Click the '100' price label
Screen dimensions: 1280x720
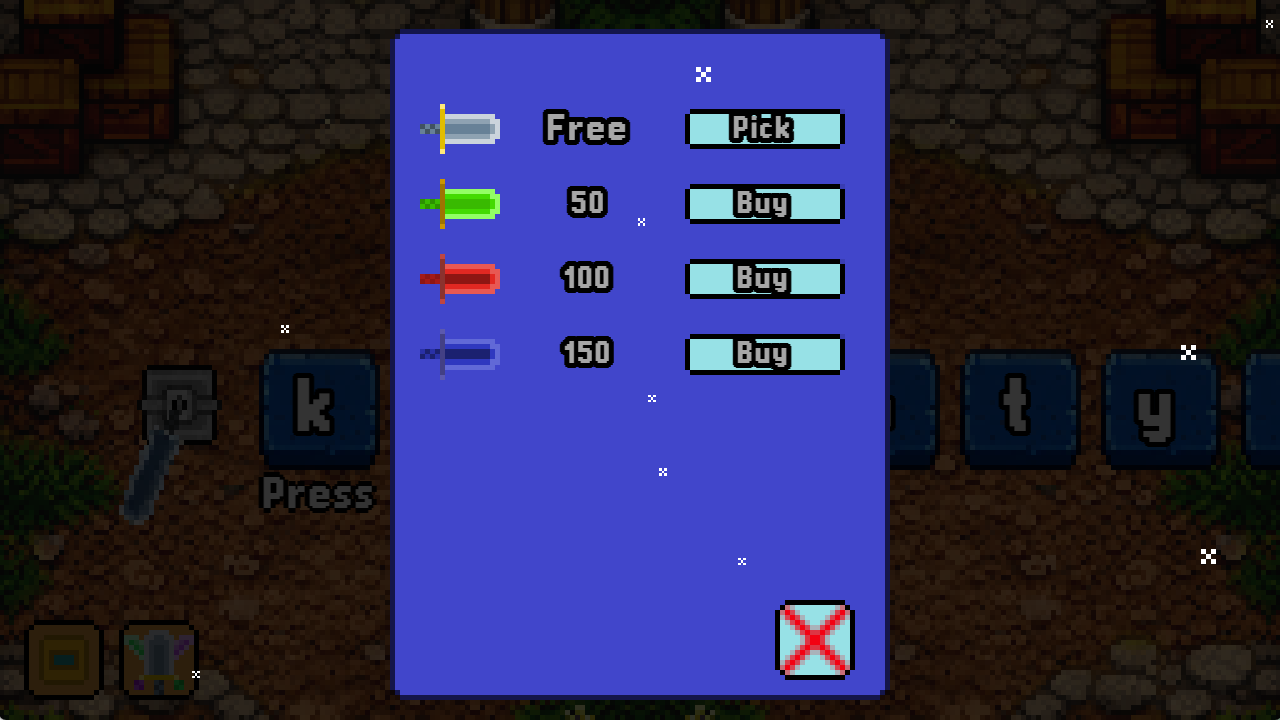[x=586, y=278]
